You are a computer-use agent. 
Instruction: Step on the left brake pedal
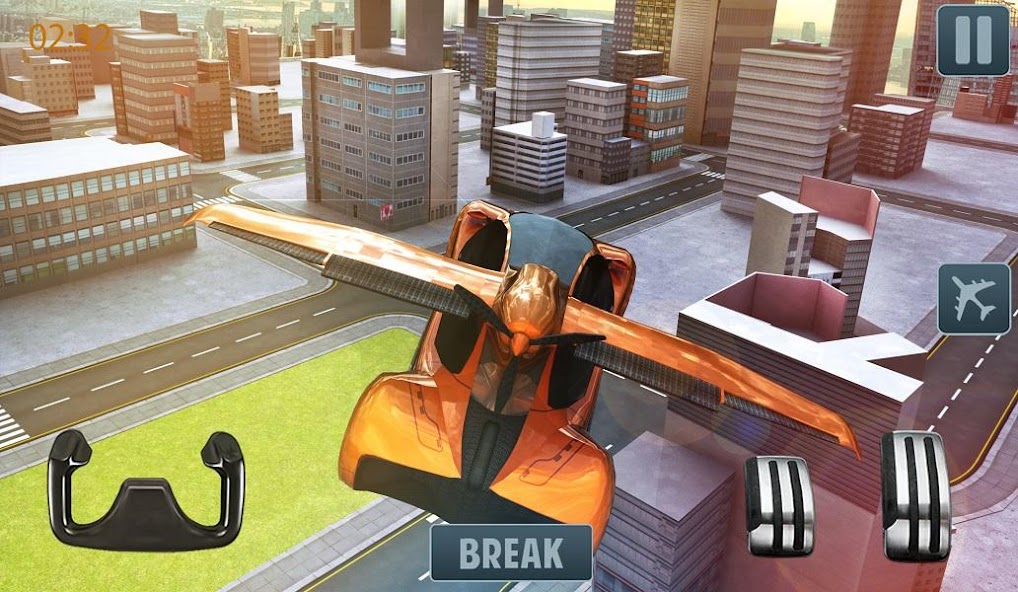point(779,506)
